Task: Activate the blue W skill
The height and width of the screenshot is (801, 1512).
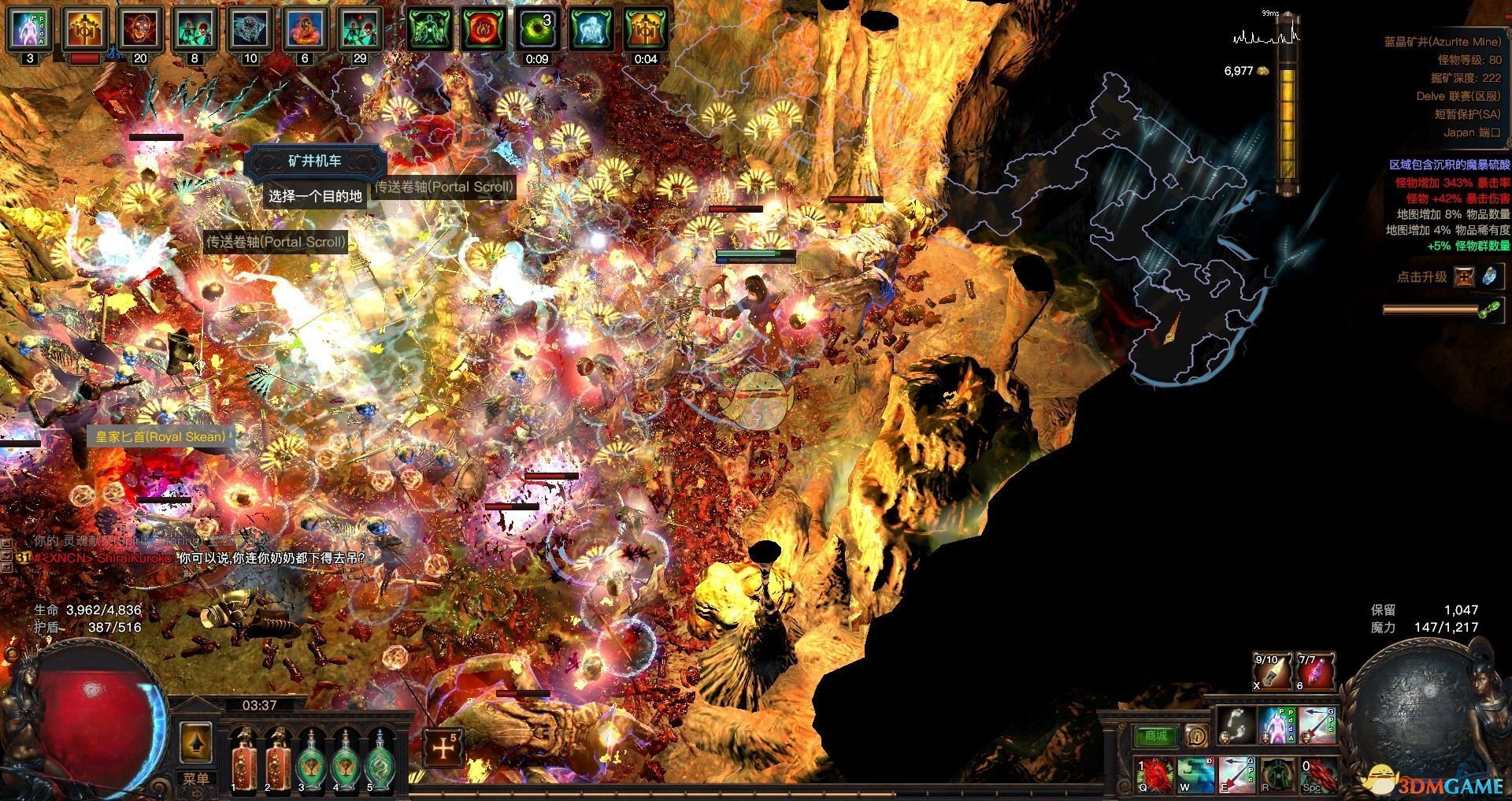Action: pos(1196,774)
